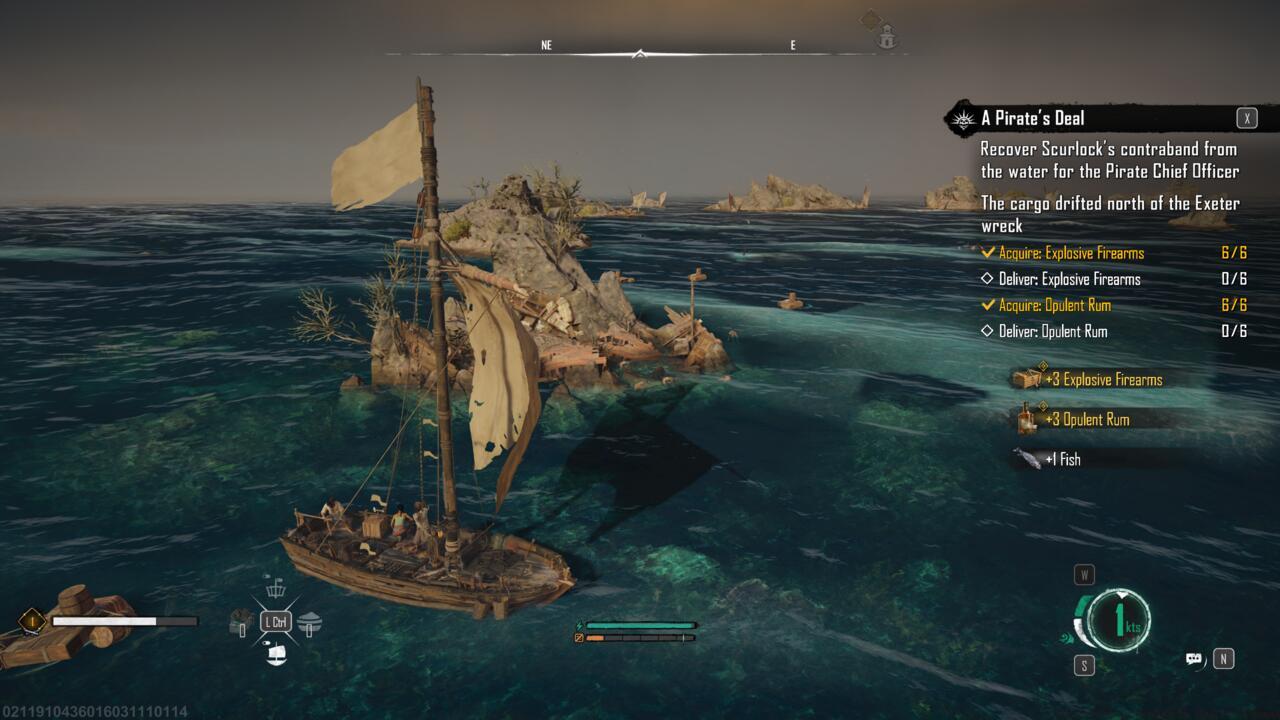This screenshot has height=720, width=1280.
Task: Toggle the Deliver: Explosive Firearms objective diamond
Action: 989,279
